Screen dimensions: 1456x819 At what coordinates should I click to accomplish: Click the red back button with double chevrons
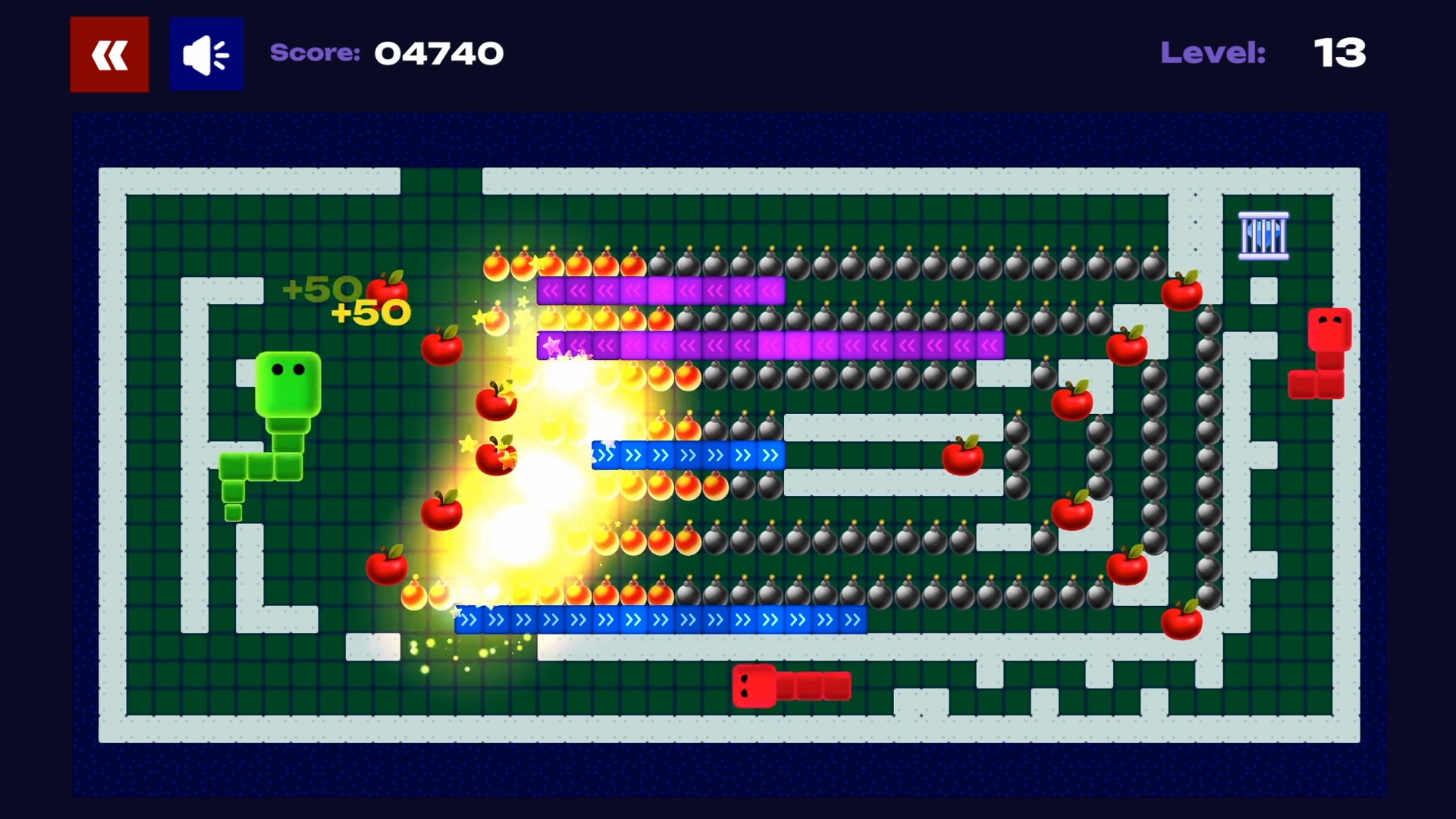108,53
